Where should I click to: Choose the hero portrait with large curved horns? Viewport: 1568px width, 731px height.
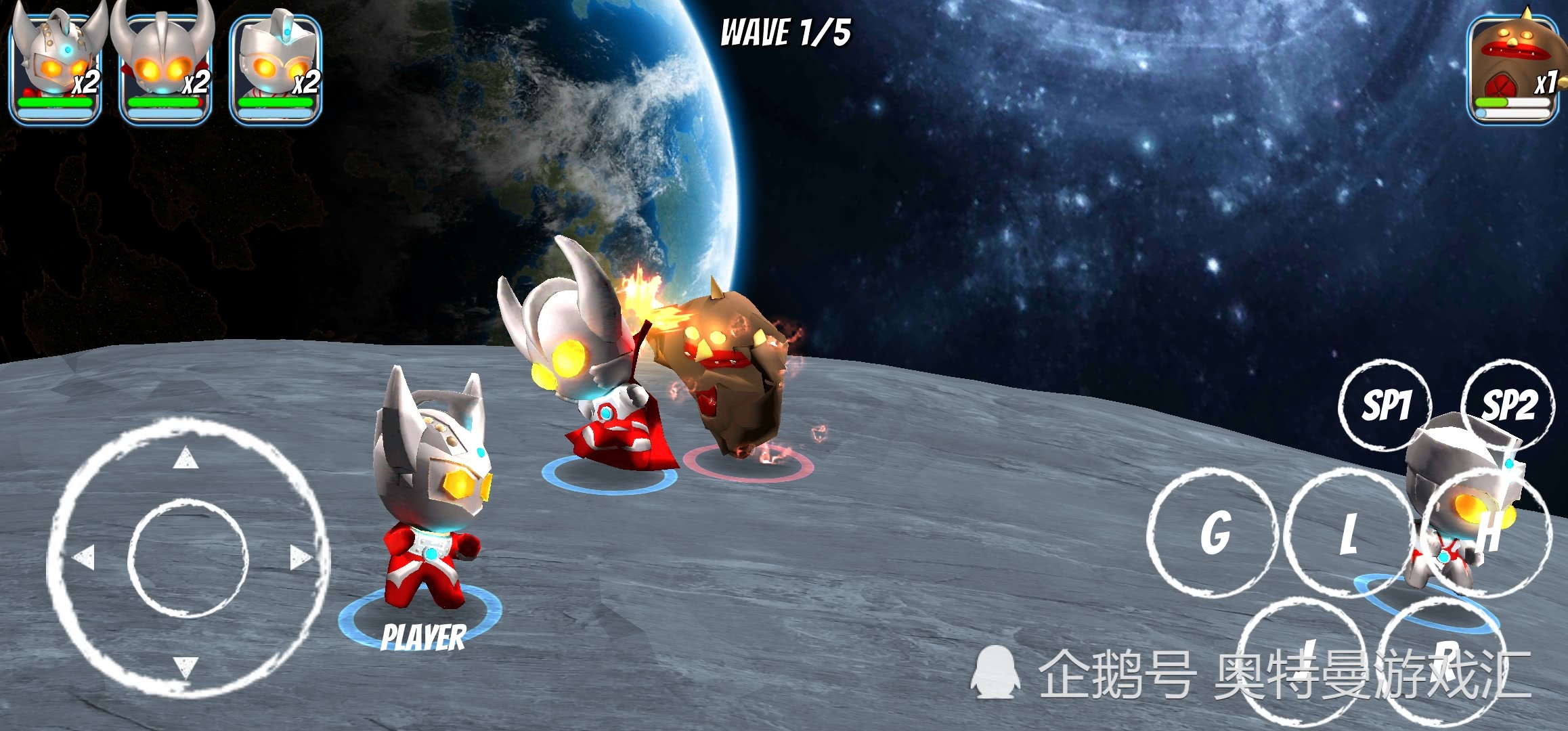[x=165, y=68]
